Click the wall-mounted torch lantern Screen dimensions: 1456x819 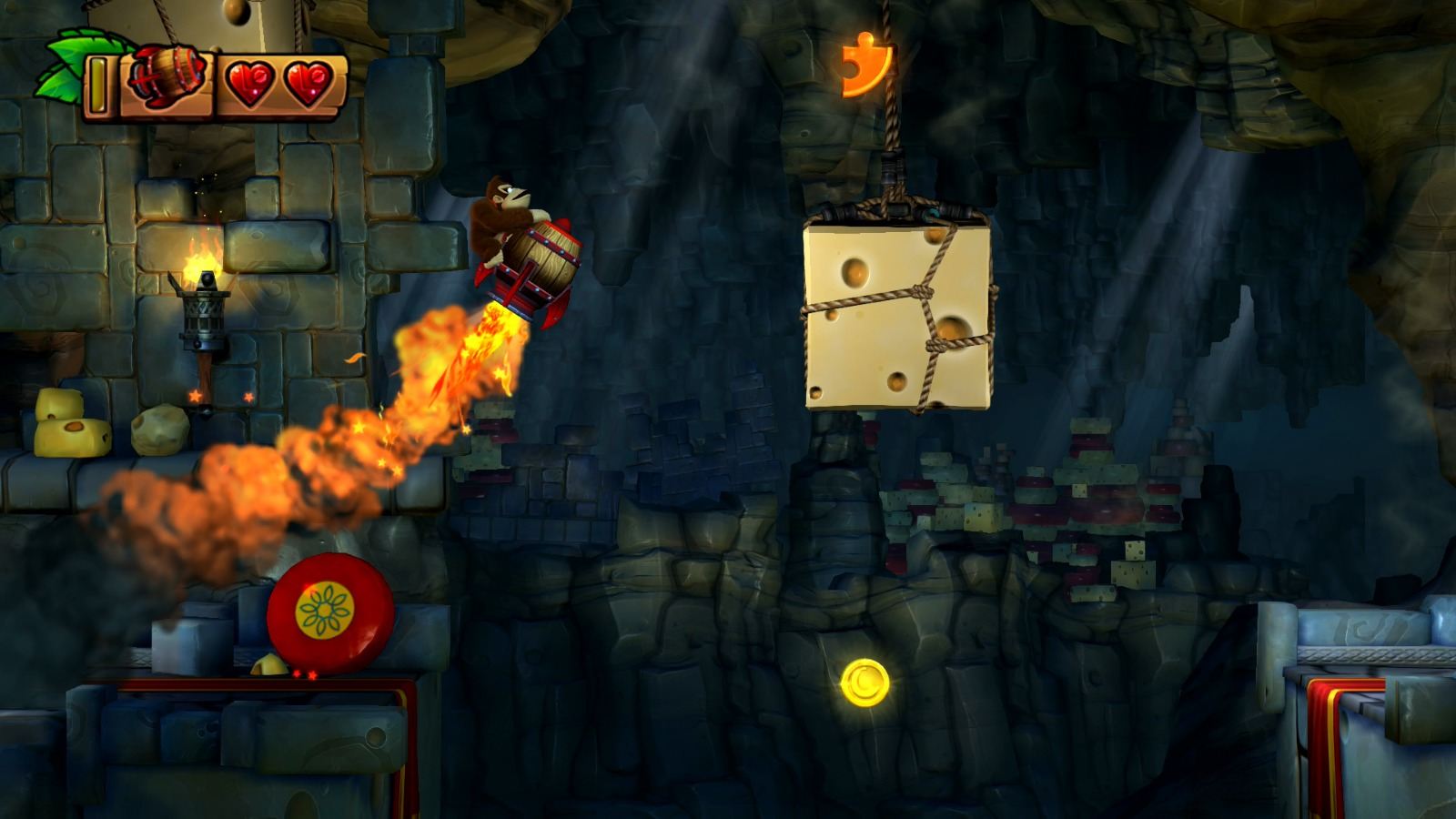click(205, 314)
